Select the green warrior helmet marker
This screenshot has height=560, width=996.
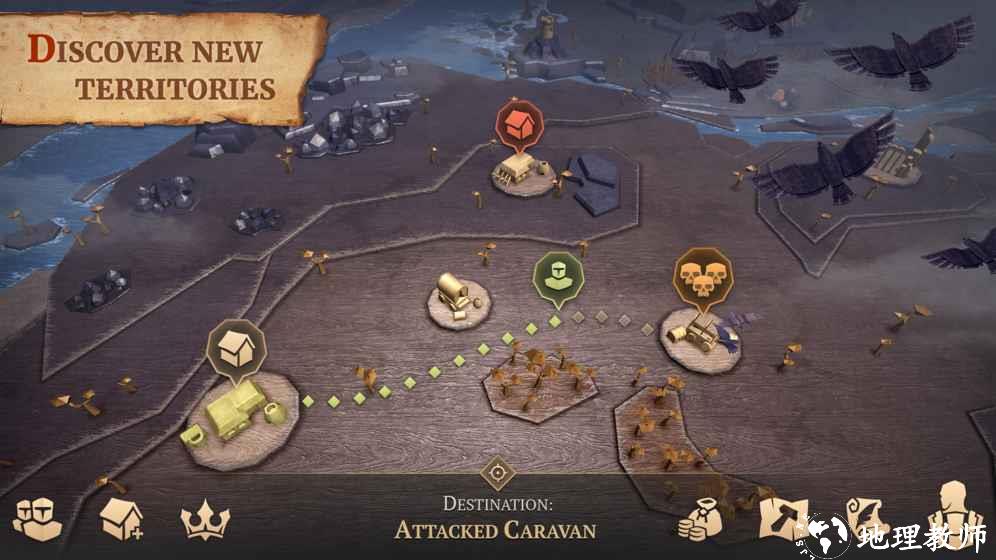point(556,277)
